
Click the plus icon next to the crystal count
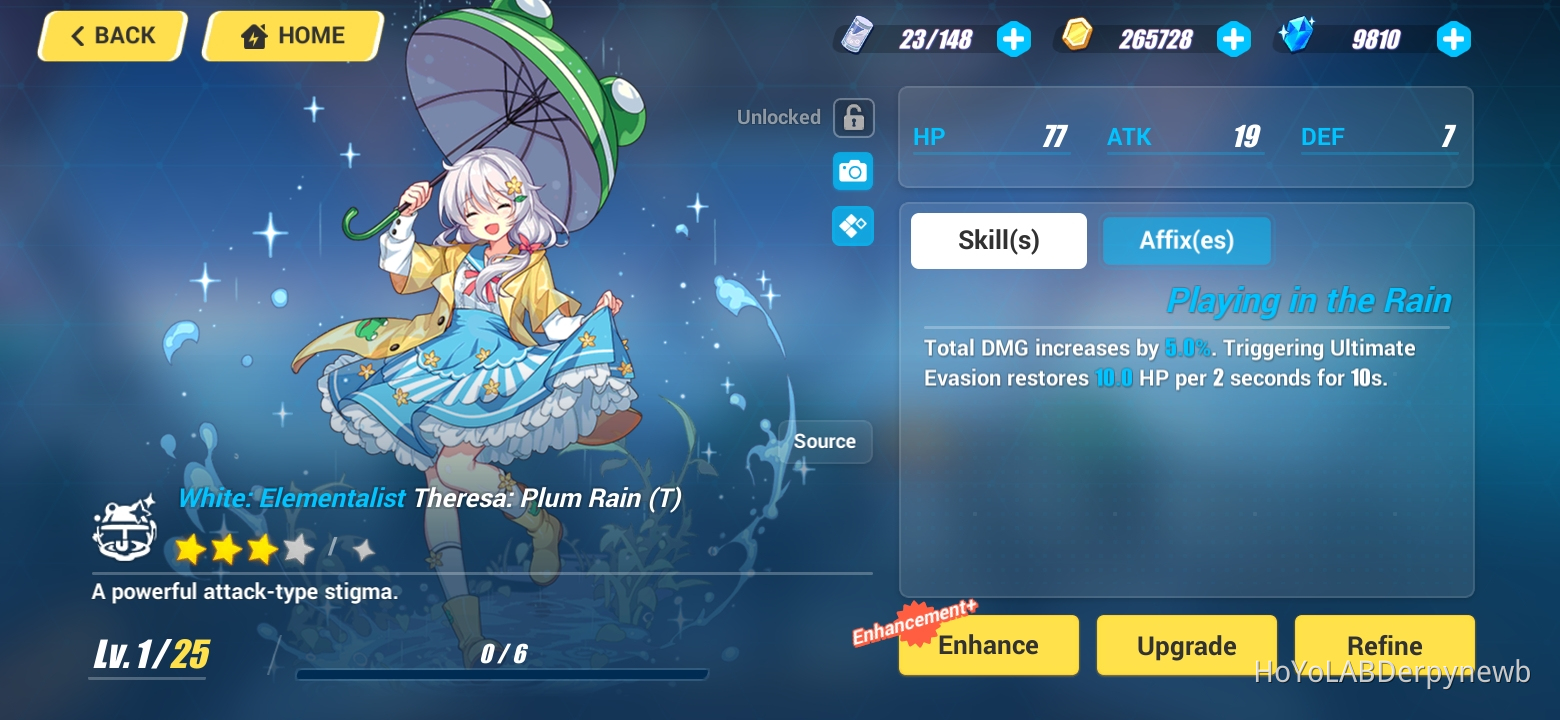1453,39
